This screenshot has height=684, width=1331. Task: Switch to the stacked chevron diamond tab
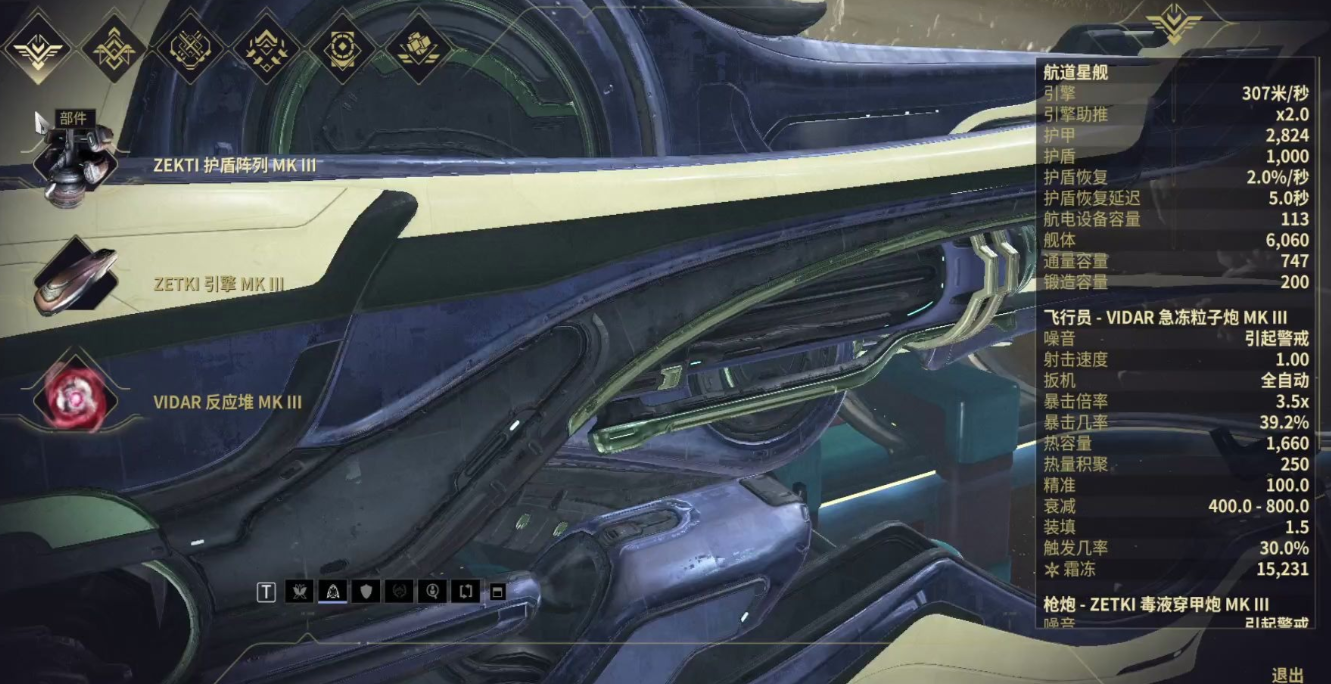point(115,47)
